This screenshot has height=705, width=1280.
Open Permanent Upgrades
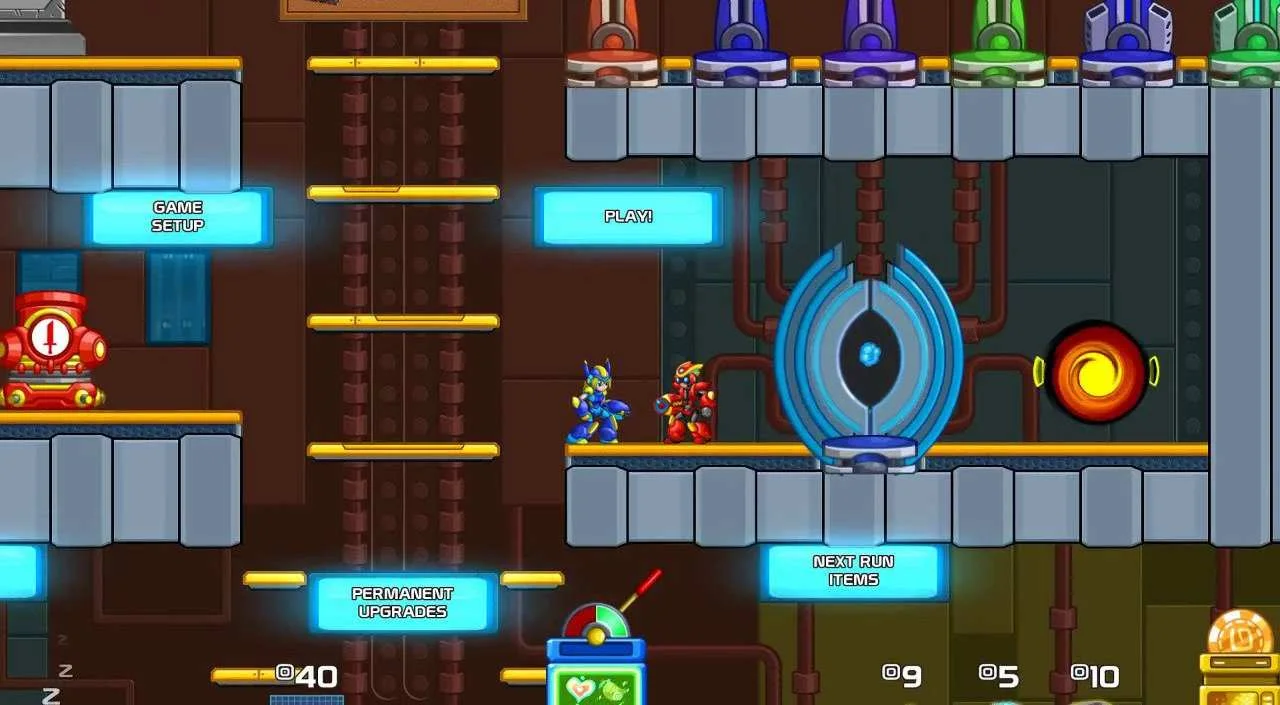pyautogui.click(x=402, y=602)
